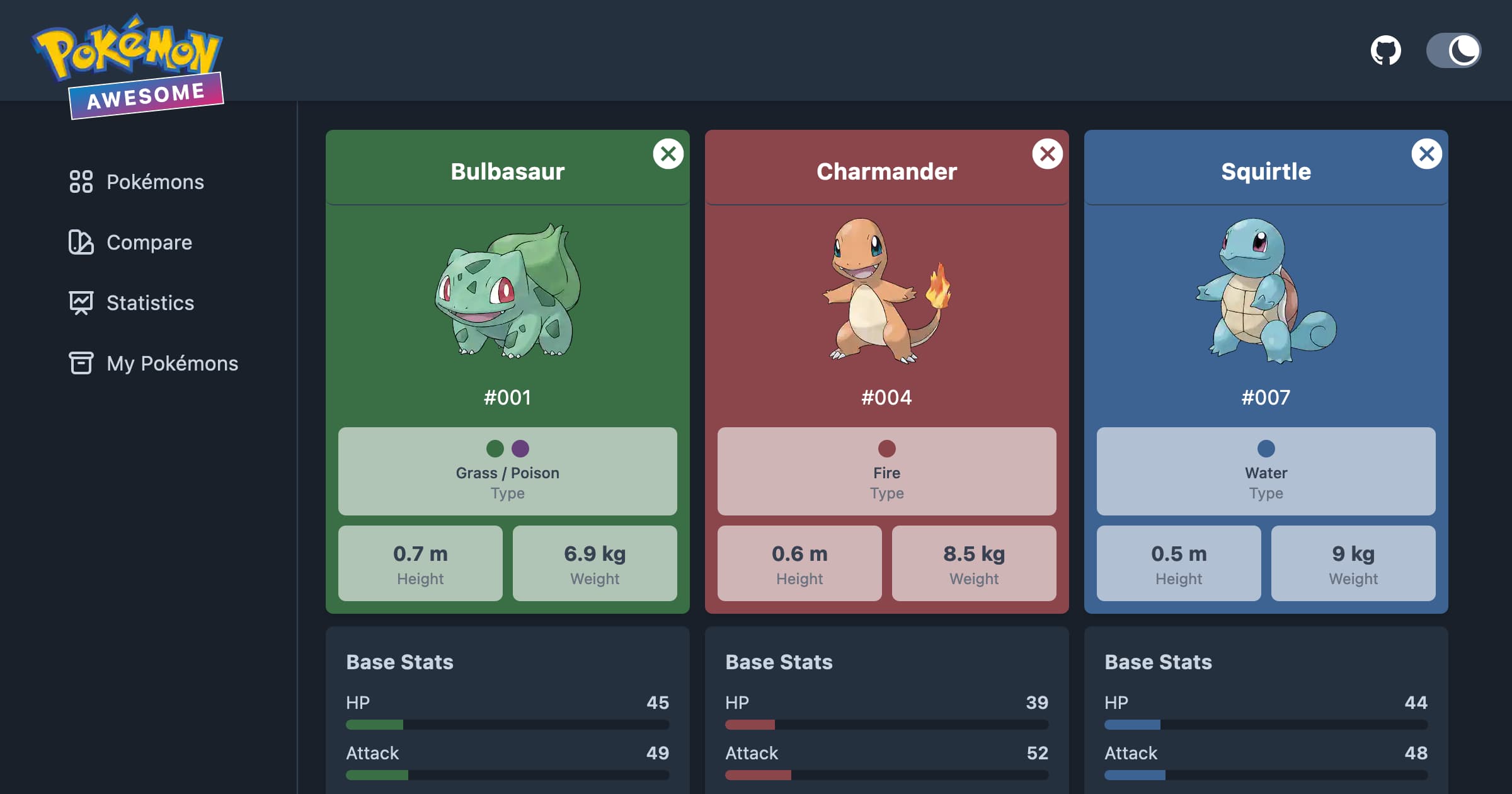Click Charmander's HP stat bar
Image resolution: width=1512 pixels, height=794 pixels.
click(x=887, y=725)
